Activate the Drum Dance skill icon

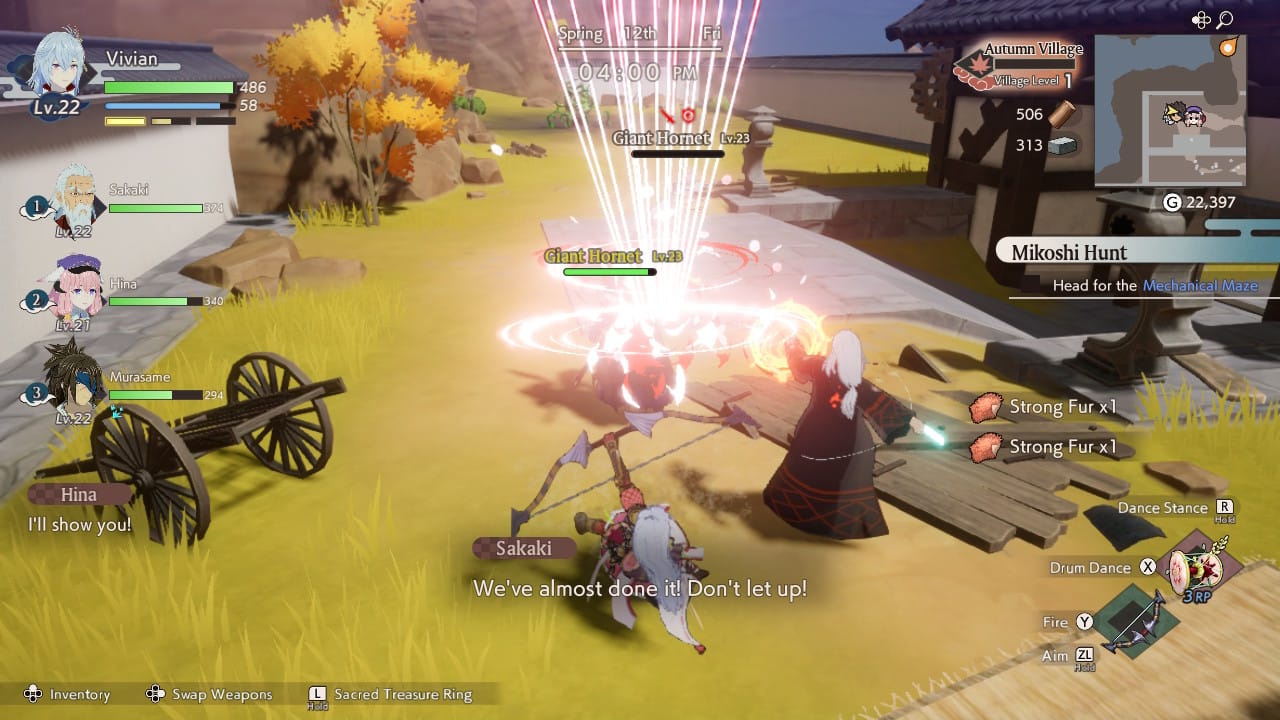(1203, 568)
